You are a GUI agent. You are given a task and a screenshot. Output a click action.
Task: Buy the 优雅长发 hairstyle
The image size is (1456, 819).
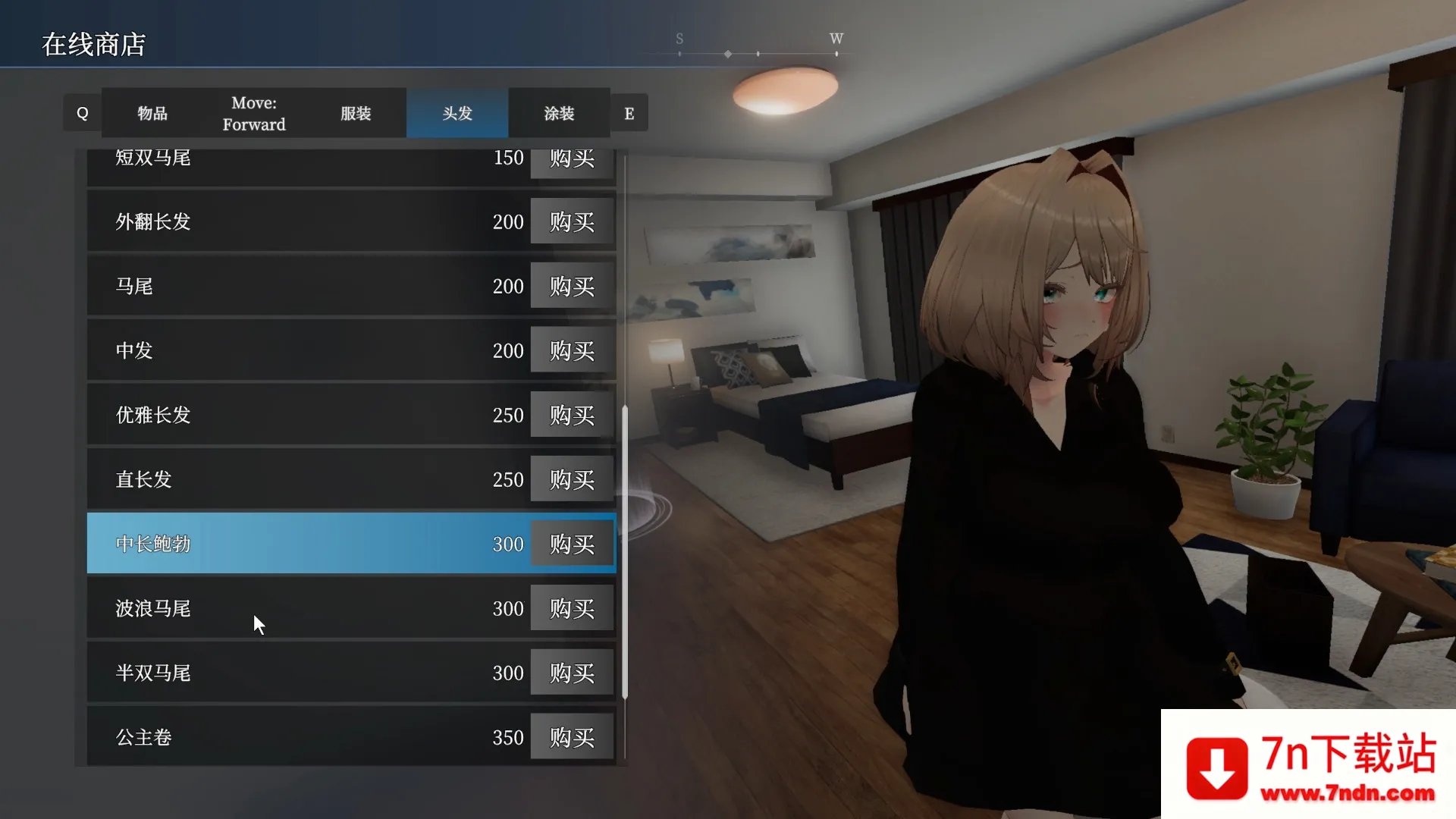coord(572,415)
